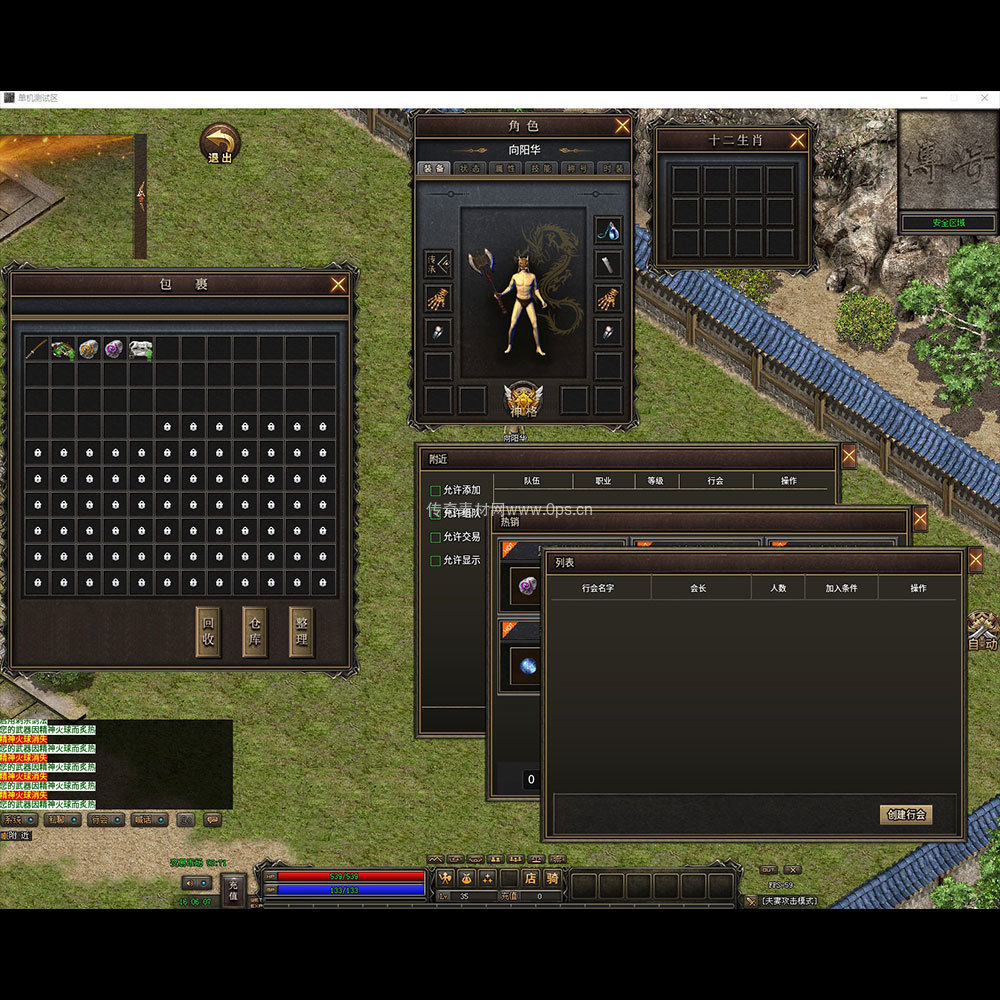This screenshot has height=1000, width=1000.
Task: Close the 列表 guild list window
Action: tap(975, 562)
